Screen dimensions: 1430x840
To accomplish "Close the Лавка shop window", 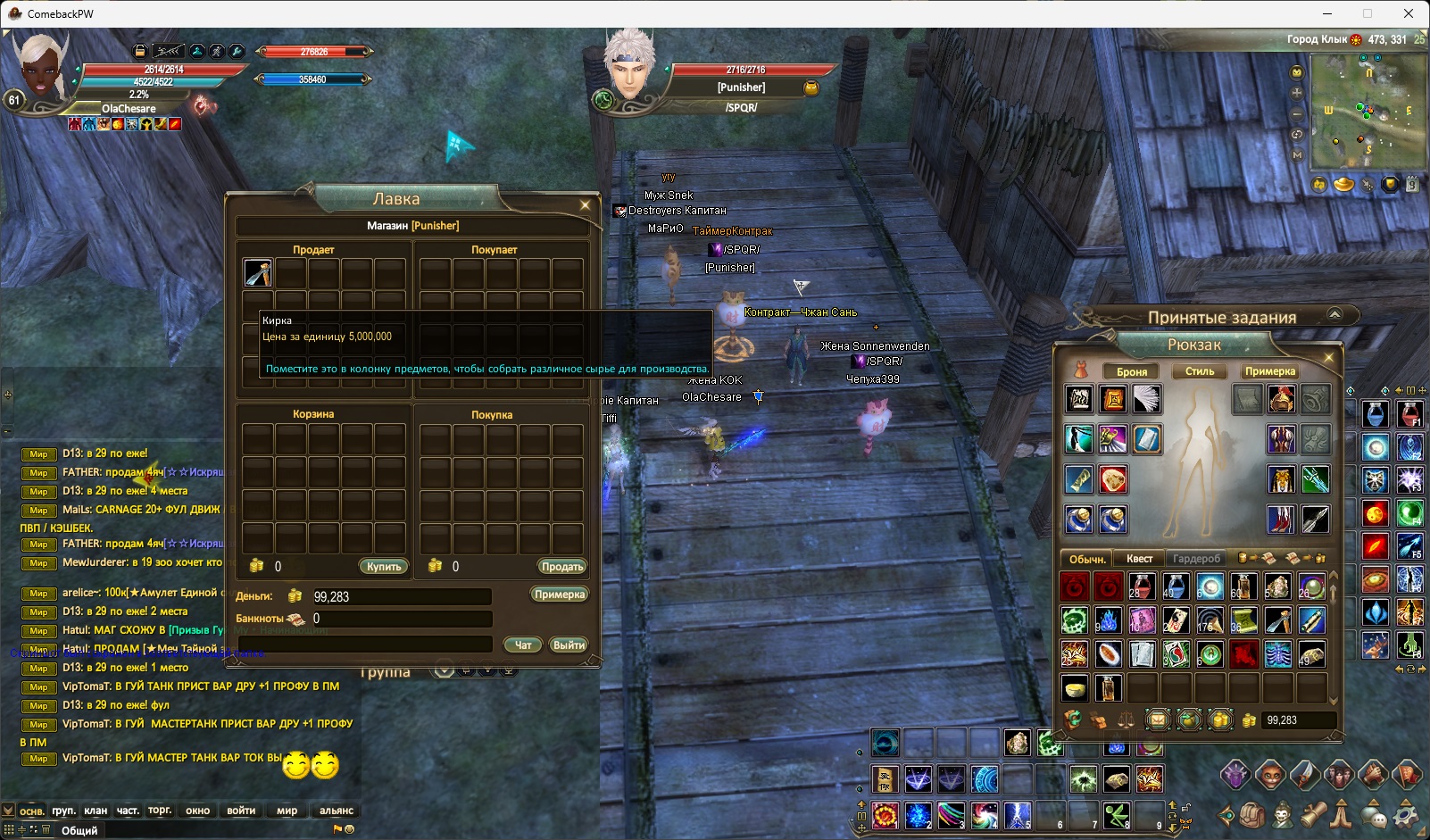I will (586, 204).
